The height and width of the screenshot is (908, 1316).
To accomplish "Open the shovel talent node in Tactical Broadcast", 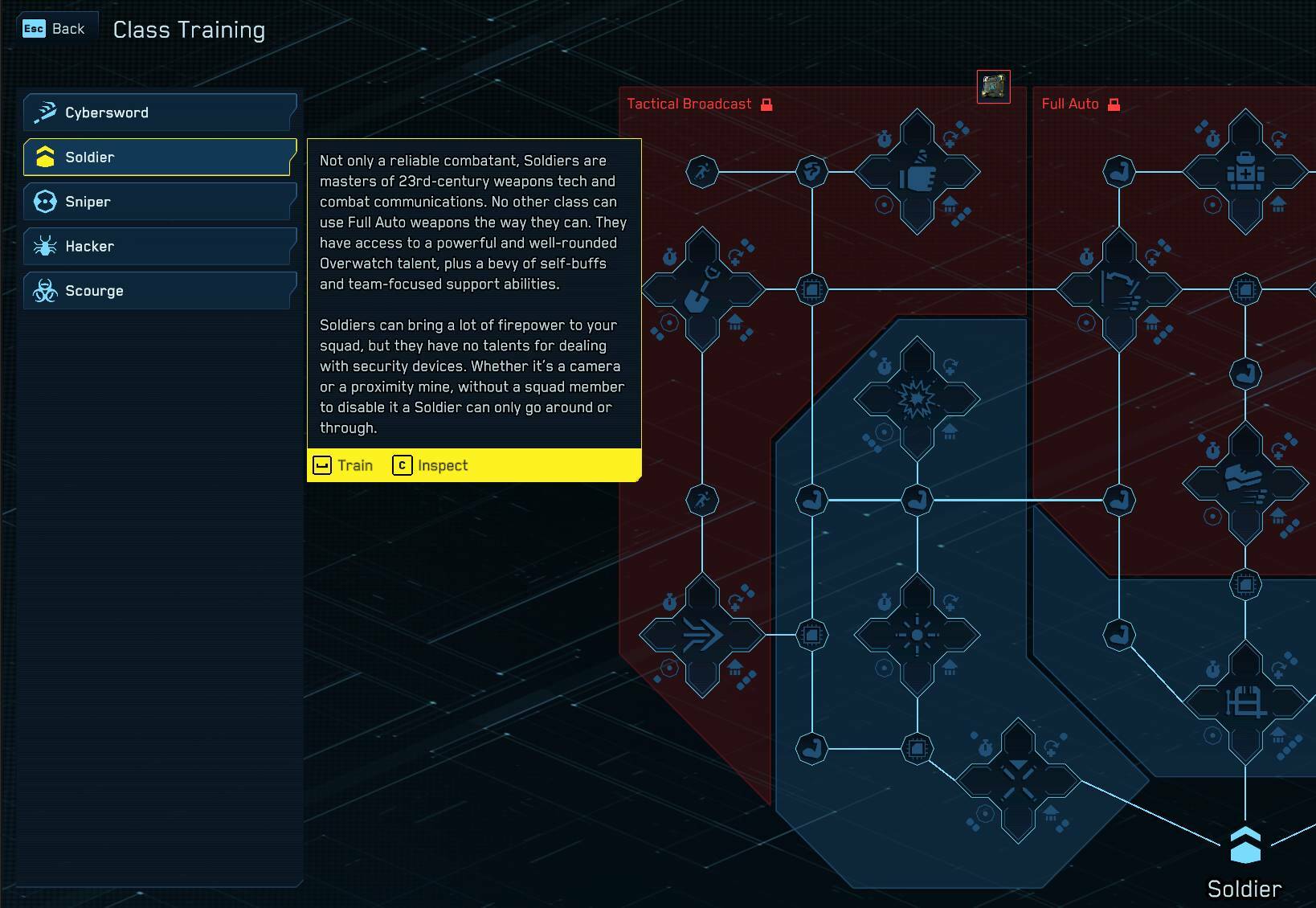I will 702,289.
